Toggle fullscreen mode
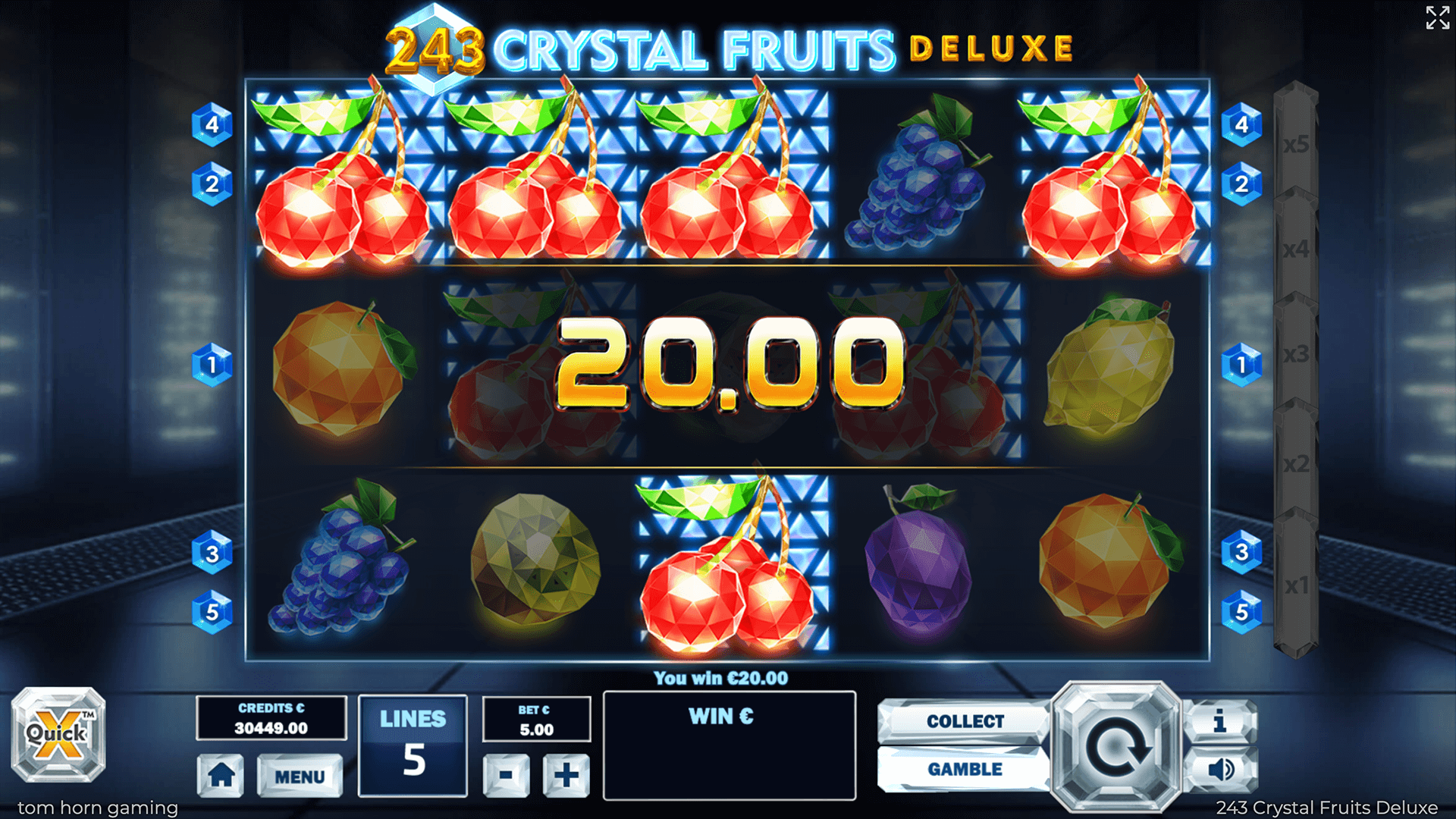The image size is (1456, 819). [1436, 20]
